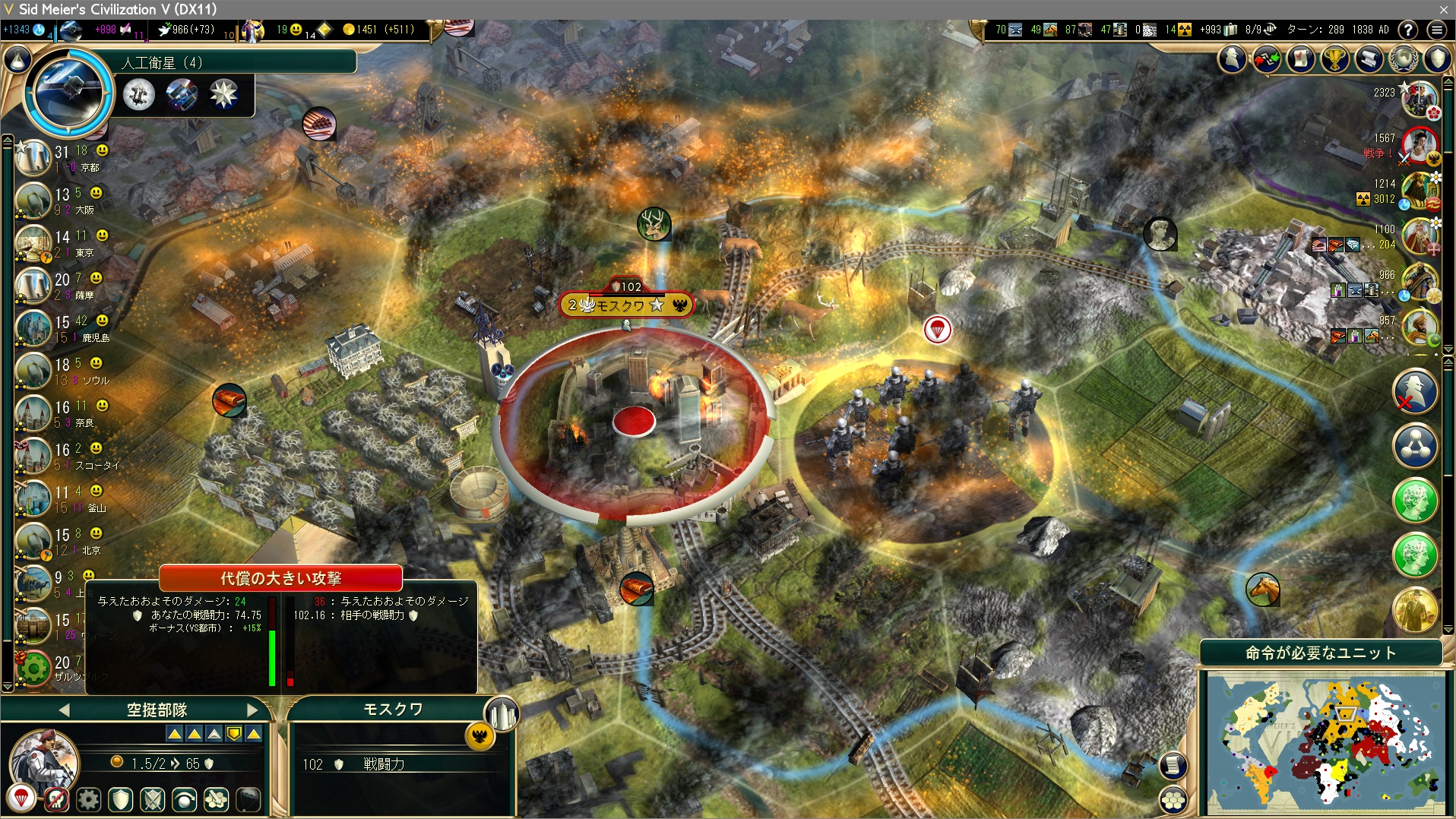Open the research panel for 人工衛星

[x=68, y=92]
